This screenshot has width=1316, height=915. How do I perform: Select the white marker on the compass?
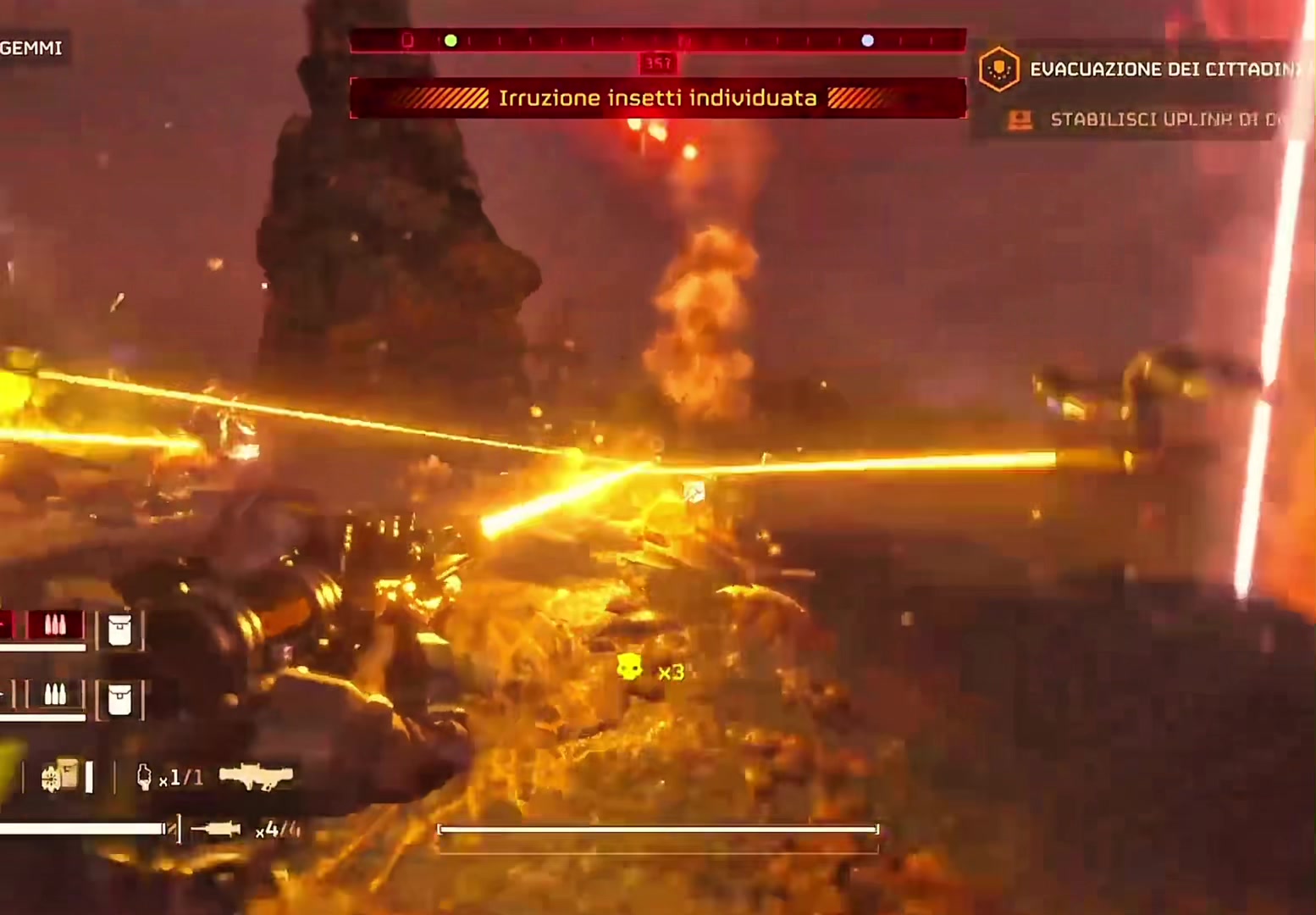click(x=867, y=41)
